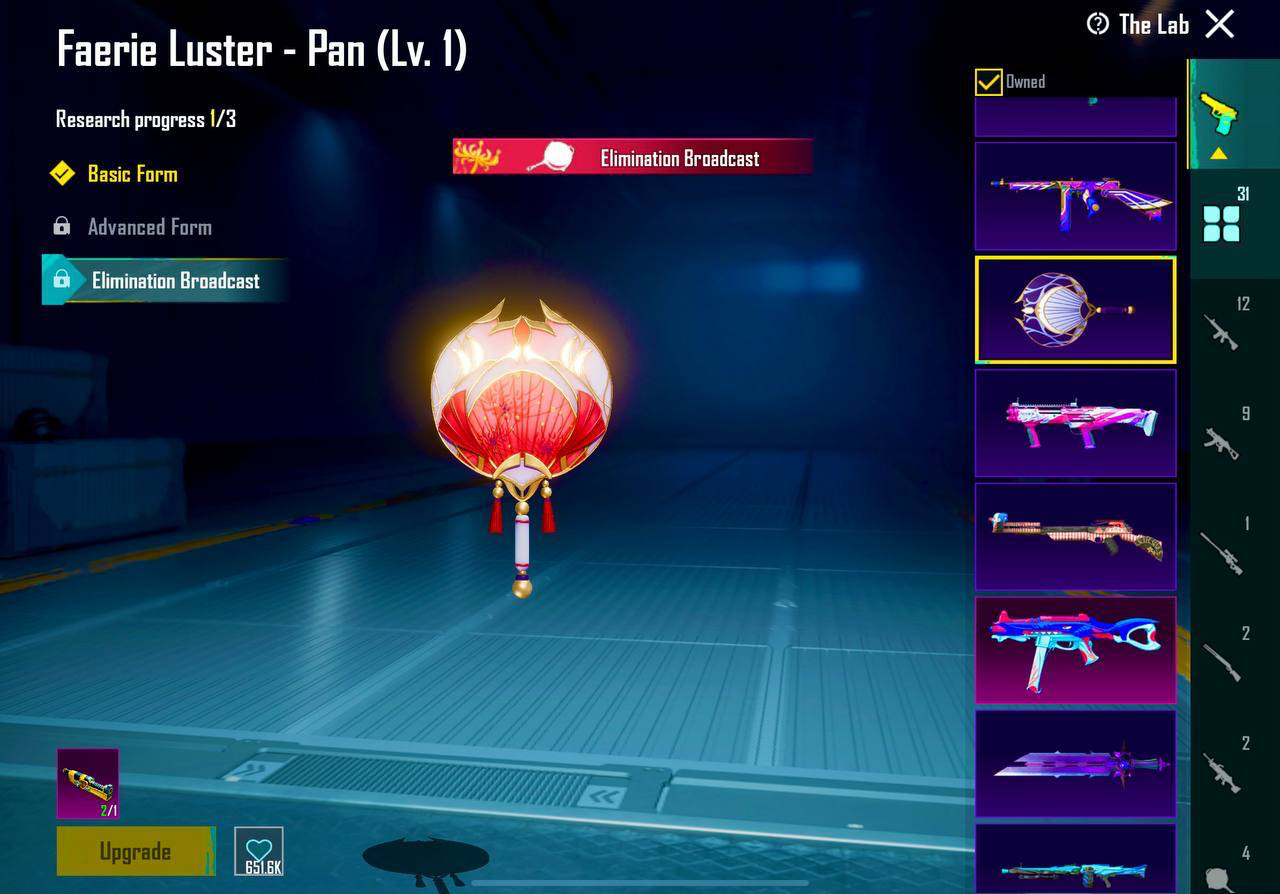Image resolution: width=1280 pixels, height=894 pixels.
Task: Click the yellow Upgrade button
Action: pos(135,851)
